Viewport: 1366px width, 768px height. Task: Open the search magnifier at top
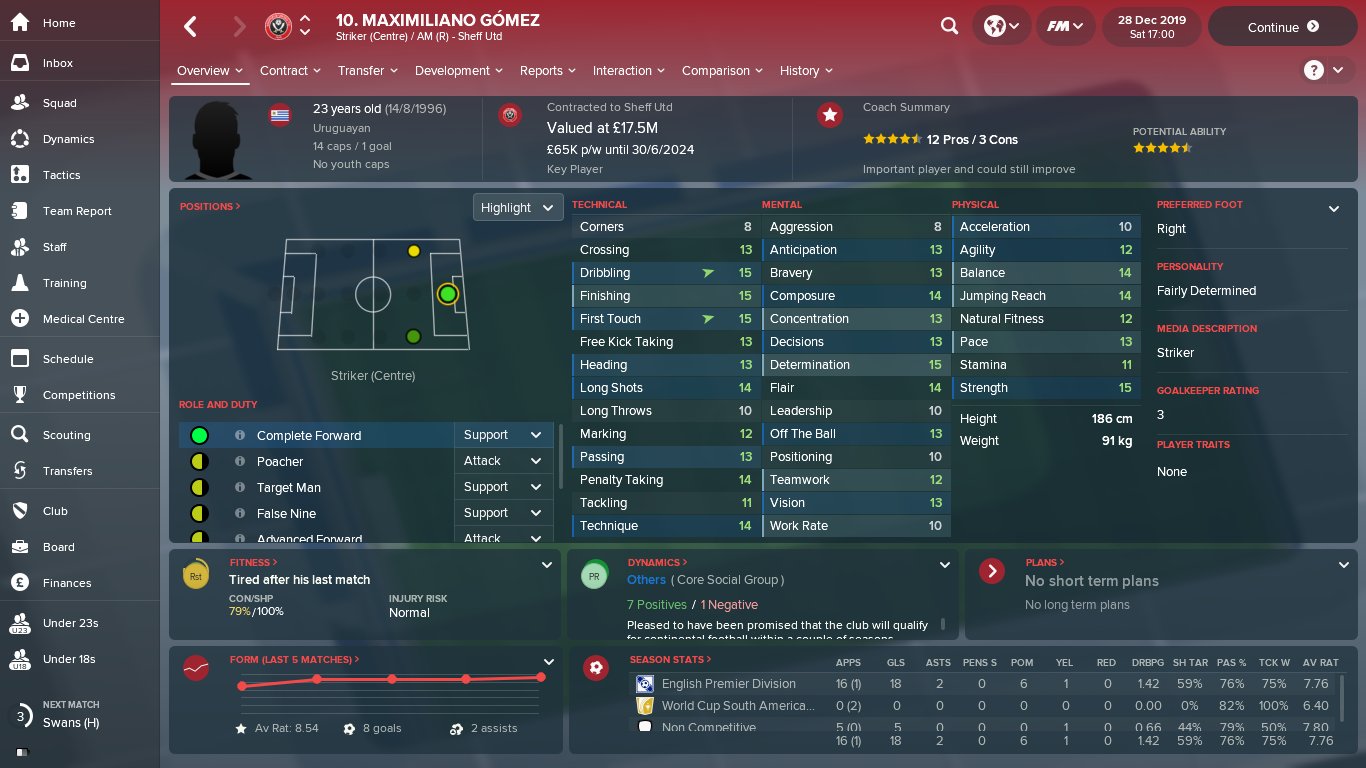pos(949,27)
